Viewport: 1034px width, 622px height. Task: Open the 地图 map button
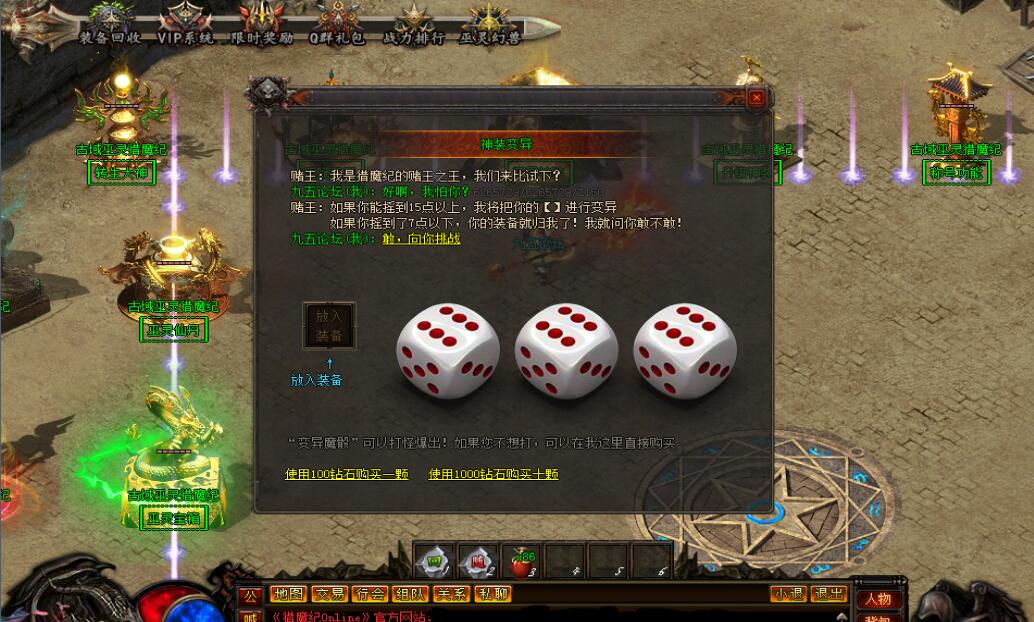(x=288, y=594)
